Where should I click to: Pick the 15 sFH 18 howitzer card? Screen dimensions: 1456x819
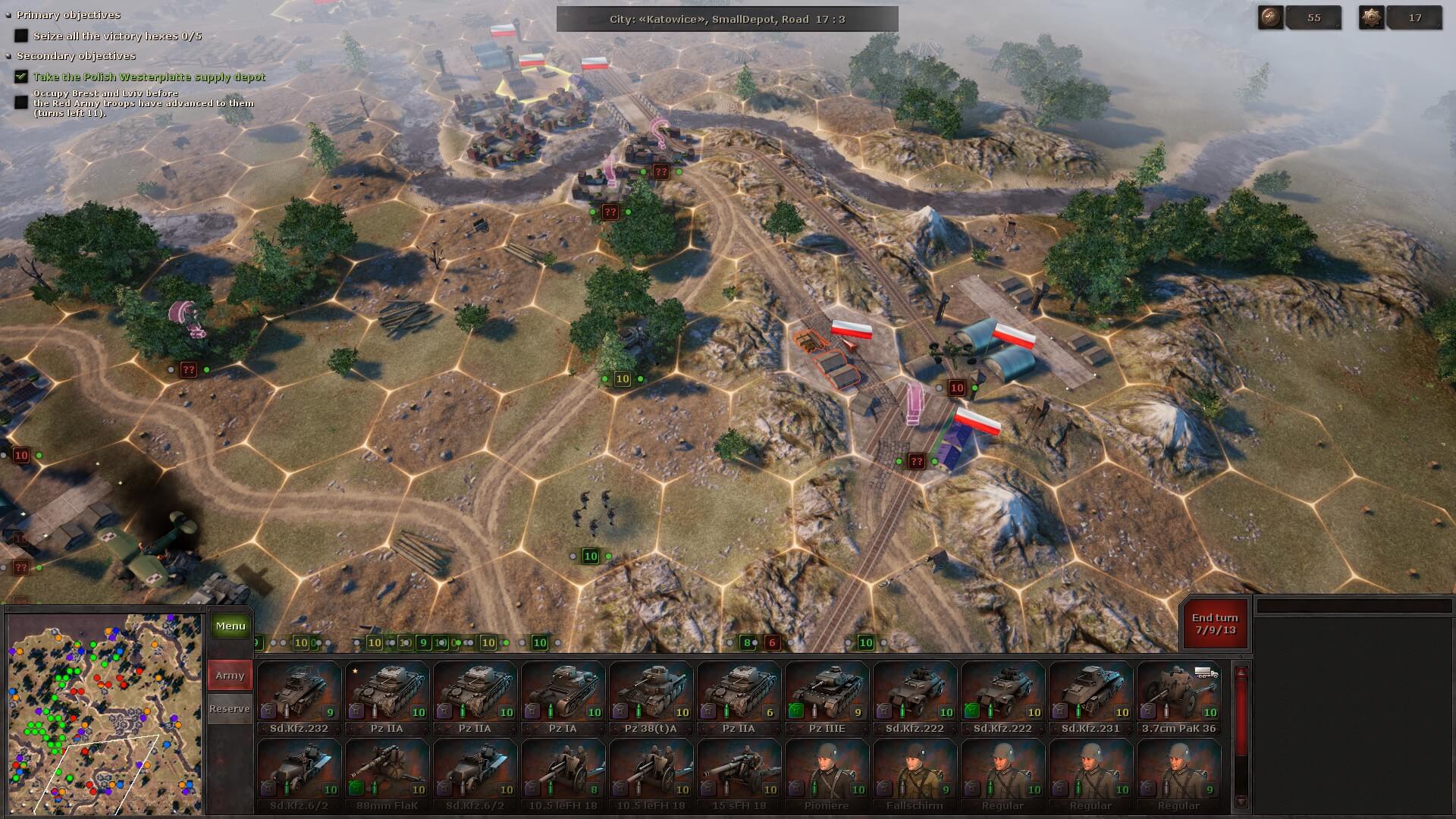(x=739, y=775)
